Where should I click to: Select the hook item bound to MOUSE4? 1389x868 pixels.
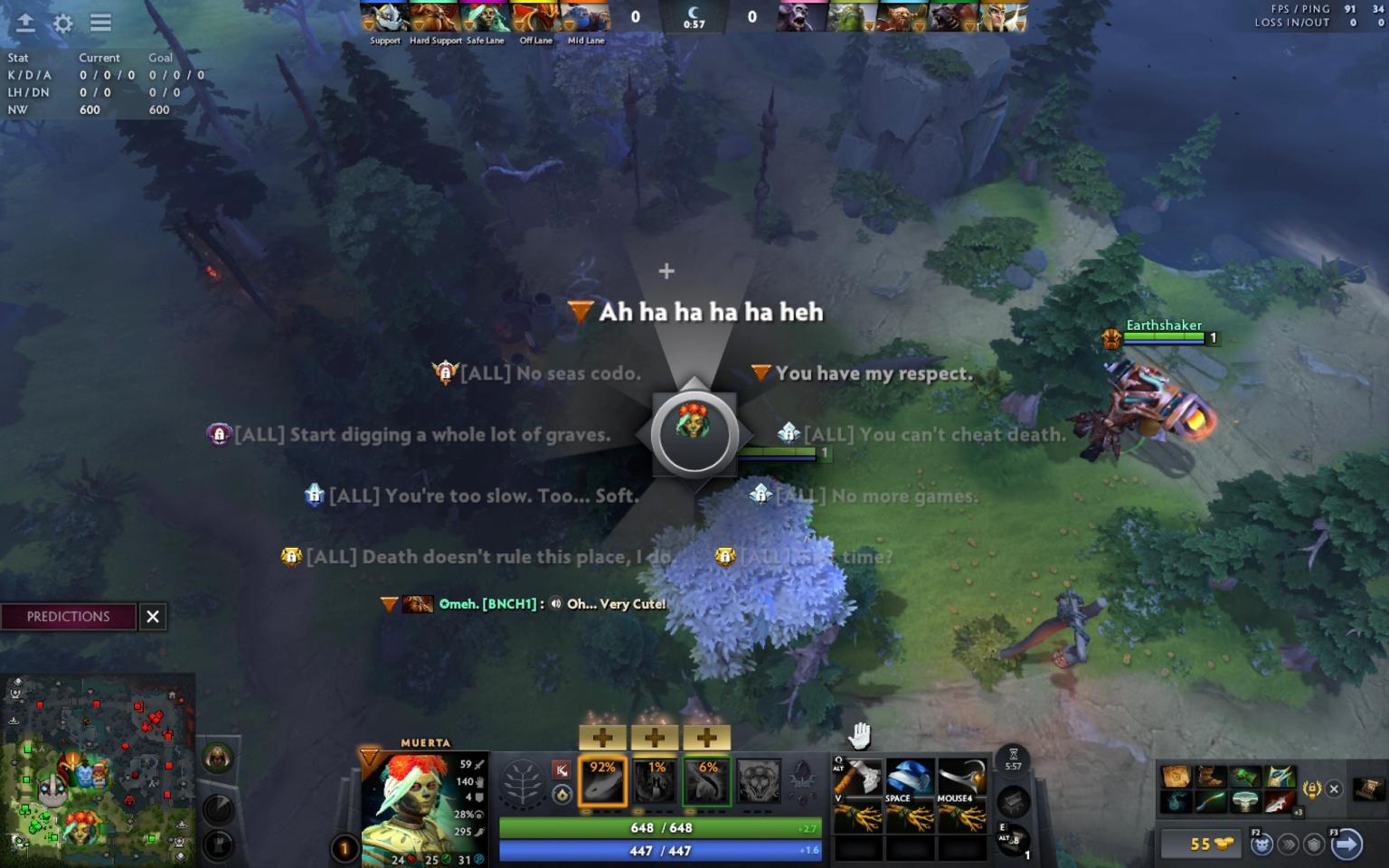(x=961, y=777)
